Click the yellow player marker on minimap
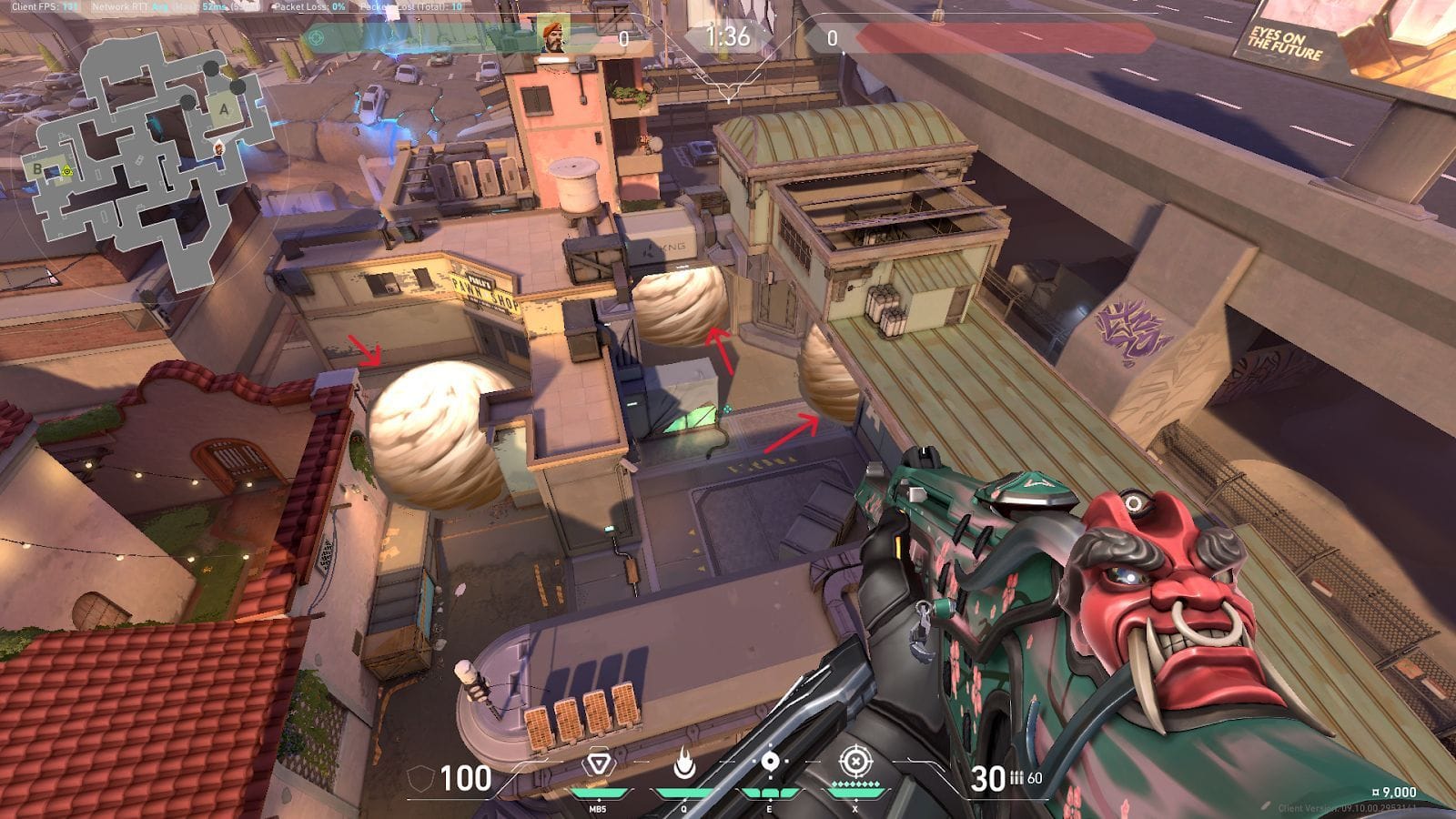The image size is (1456, 819). pos(66,170)
